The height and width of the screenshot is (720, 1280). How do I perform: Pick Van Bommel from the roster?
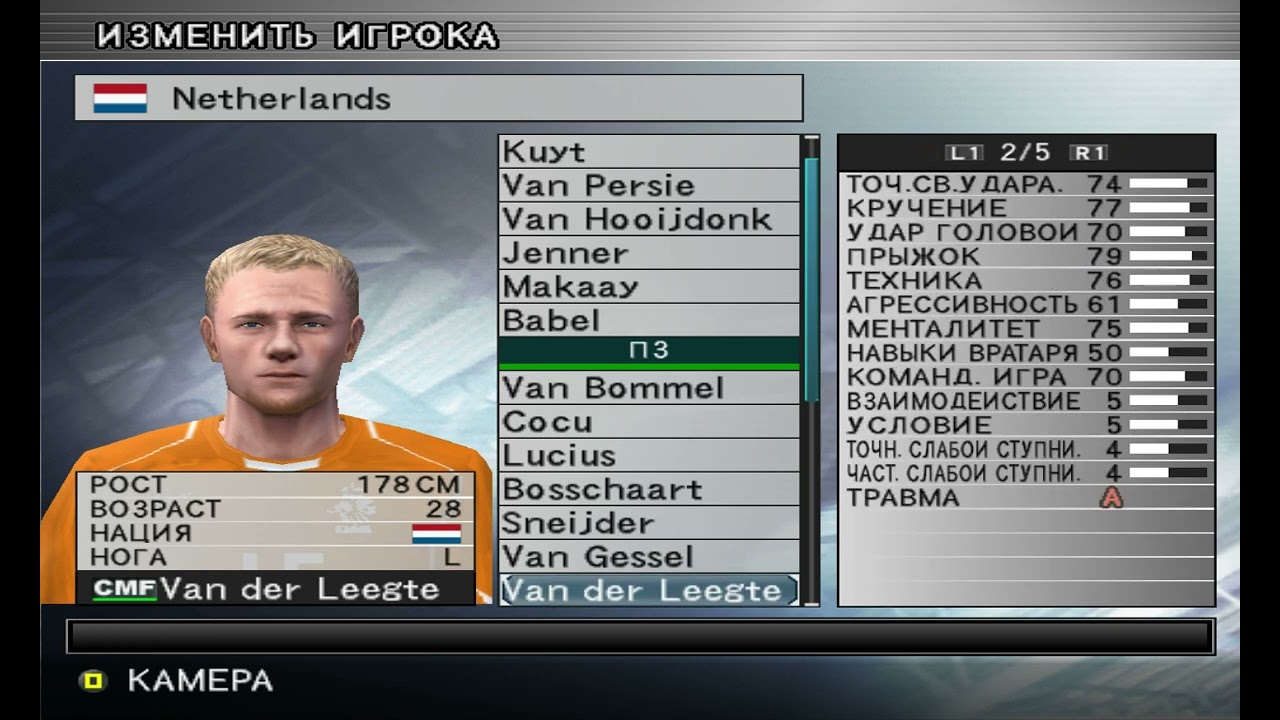point(648,388)
